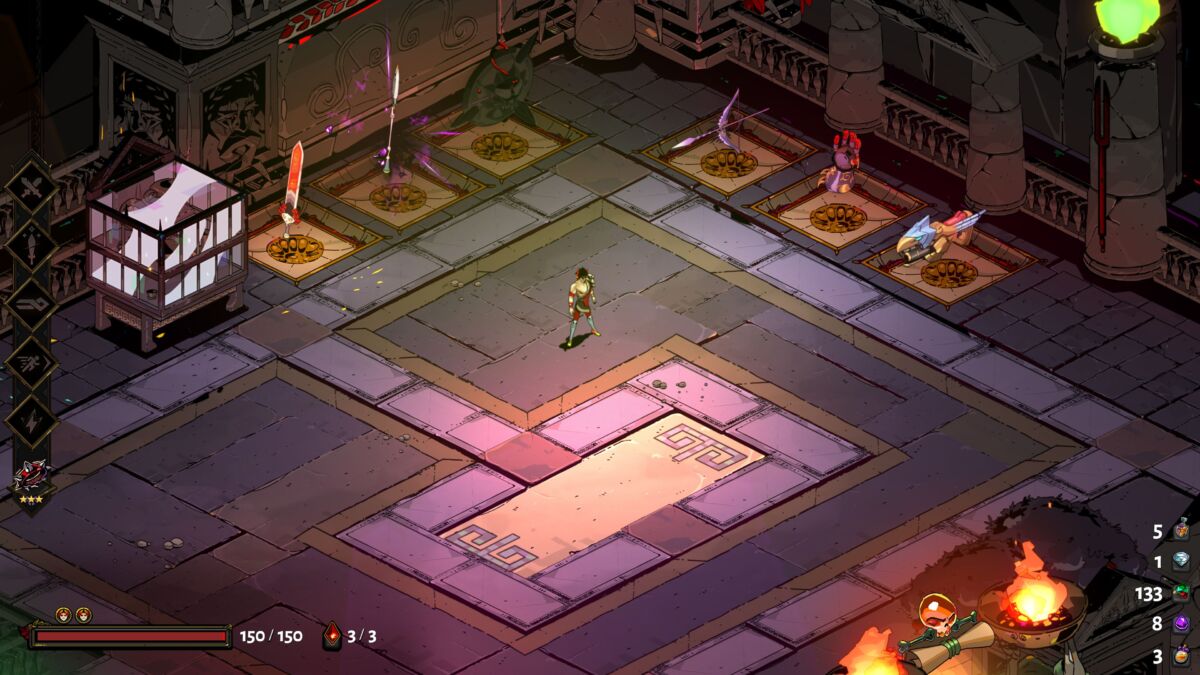
Task: Select the lightning bolt Call boon slot
Action: click(x=31, y=418)
